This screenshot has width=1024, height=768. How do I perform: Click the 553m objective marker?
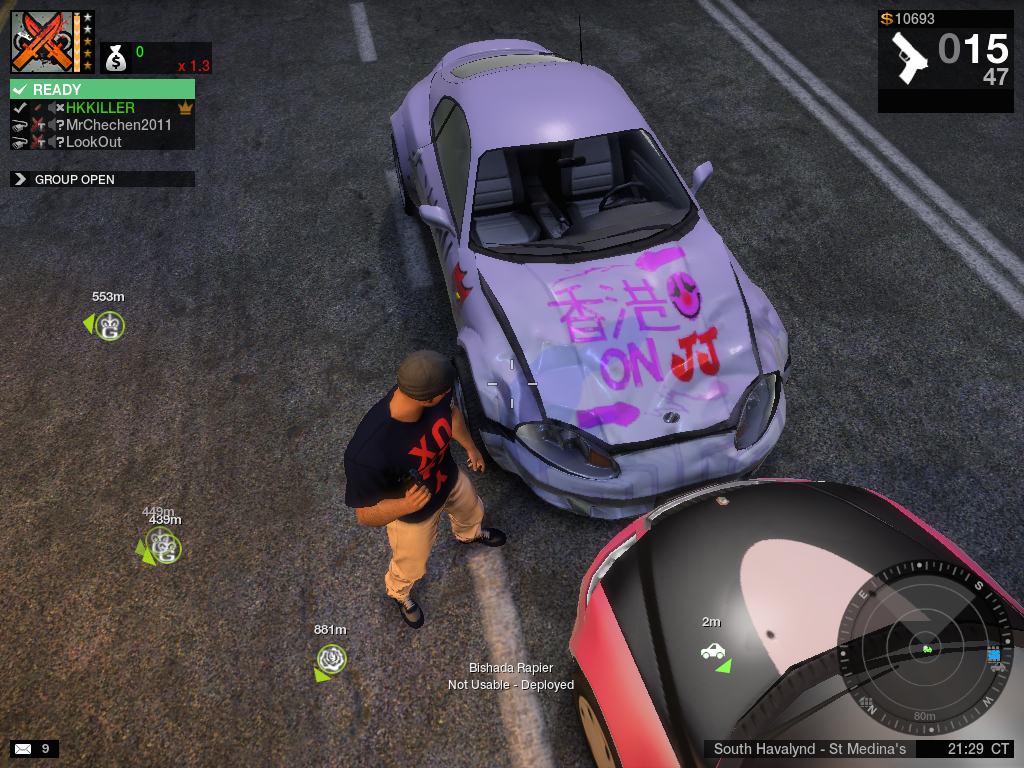(110, 325)
